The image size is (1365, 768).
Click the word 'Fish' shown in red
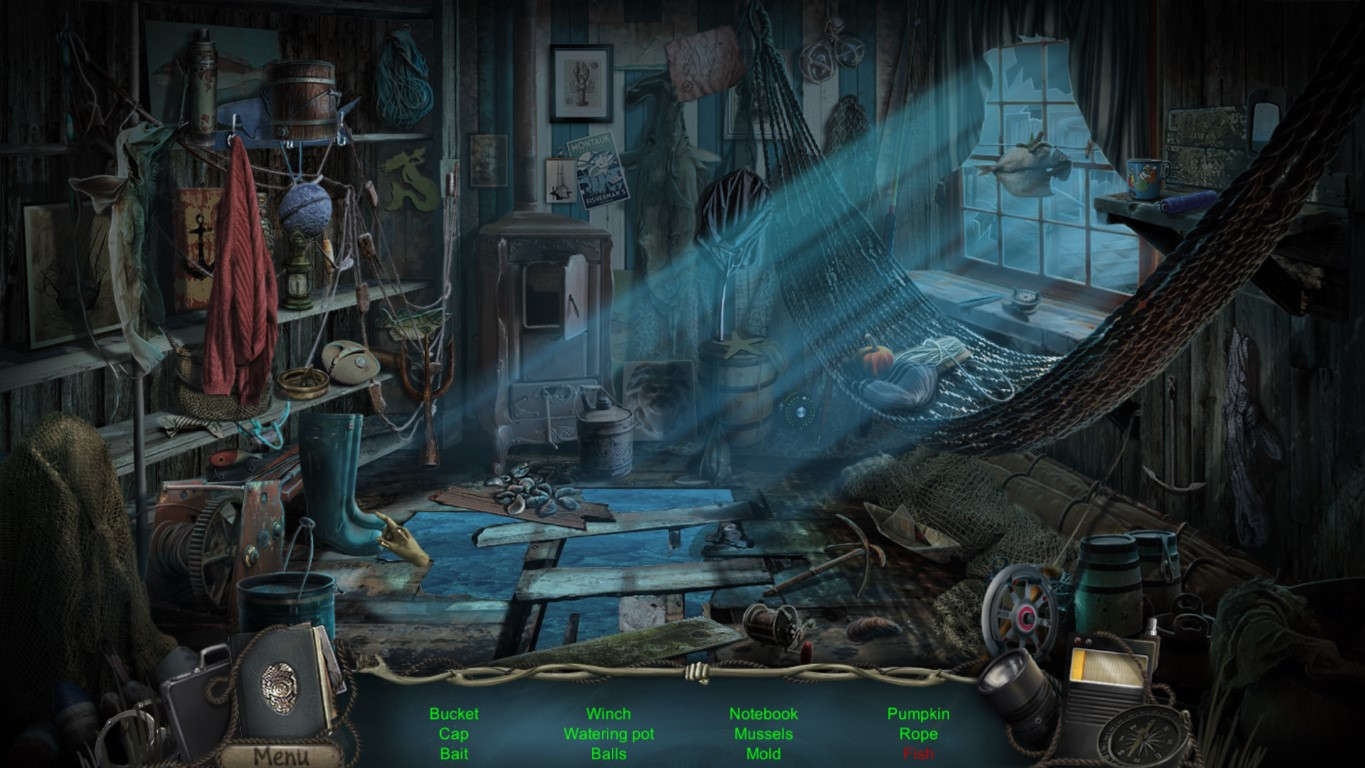[921, 755]
